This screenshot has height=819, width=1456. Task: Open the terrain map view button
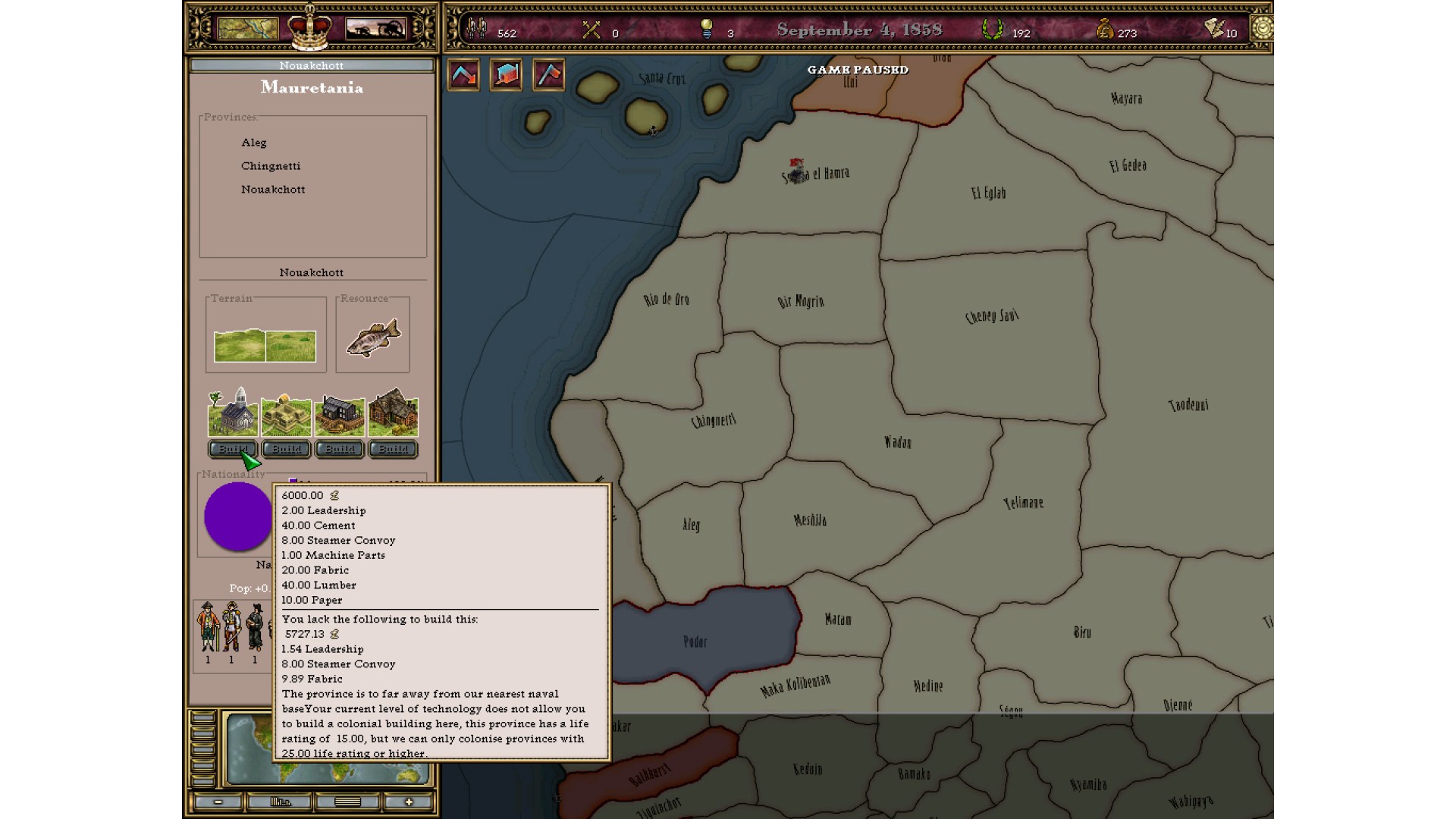248,29
